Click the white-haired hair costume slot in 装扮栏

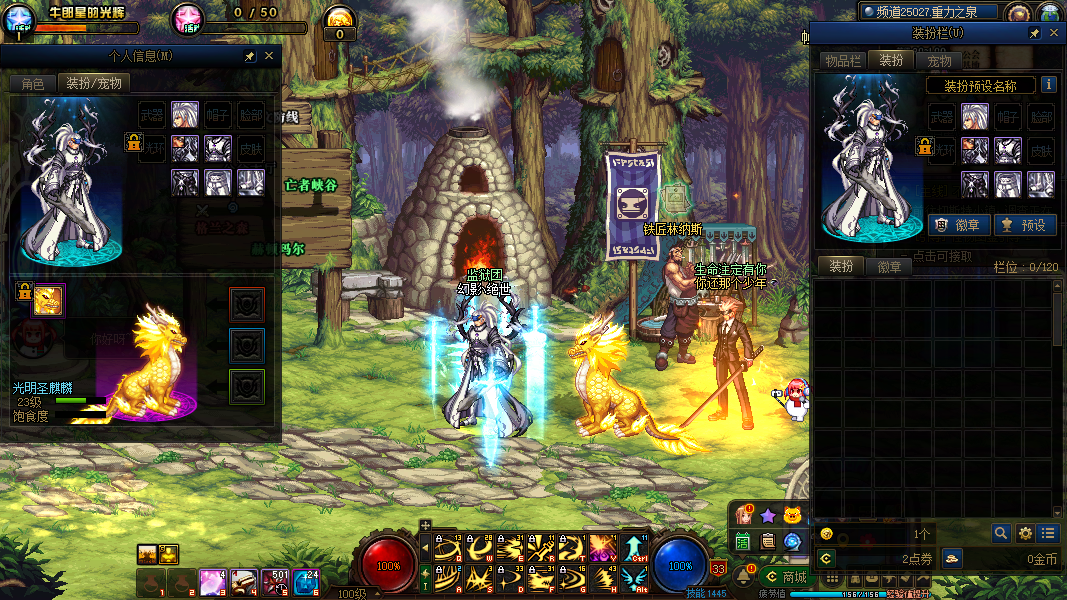(975, 117)
